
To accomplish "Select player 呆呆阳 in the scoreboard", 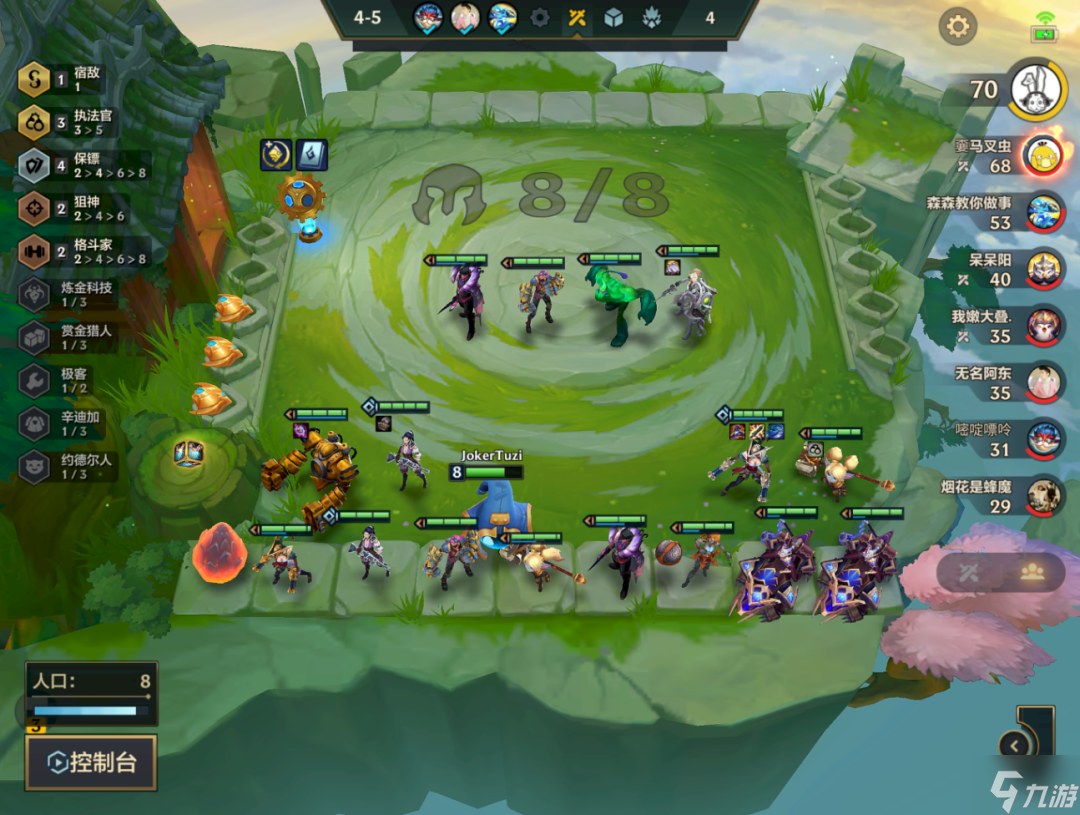I will (1044, 269).
